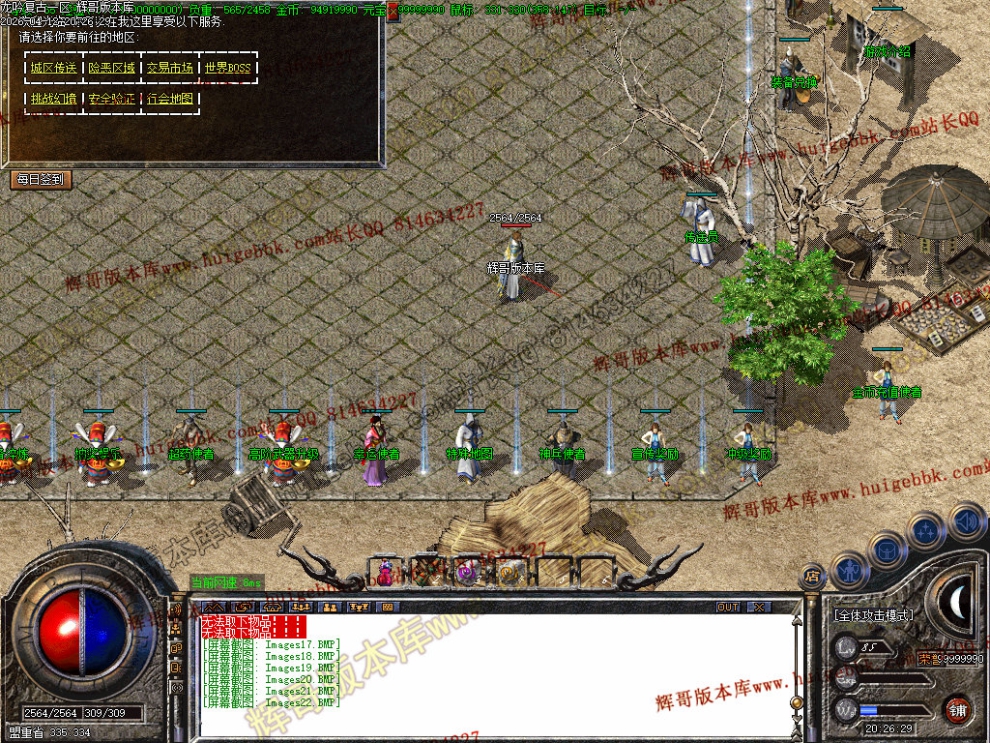Image resolution: width=990 pixels, height=743 pixels.
Task: Select the 险恶区域 destination
Action: (111, 68)
